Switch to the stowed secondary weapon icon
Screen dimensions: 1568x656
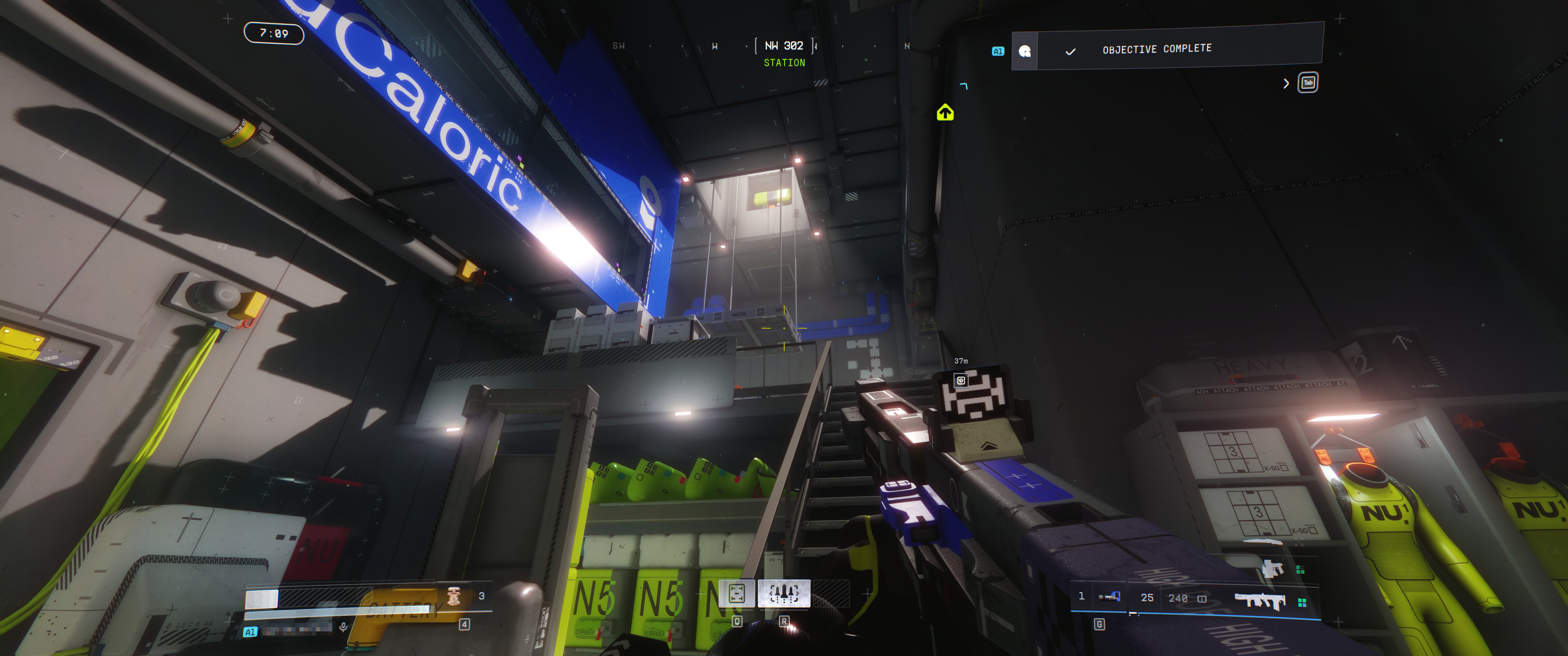pyautogui.click(x=1272, y=569)
